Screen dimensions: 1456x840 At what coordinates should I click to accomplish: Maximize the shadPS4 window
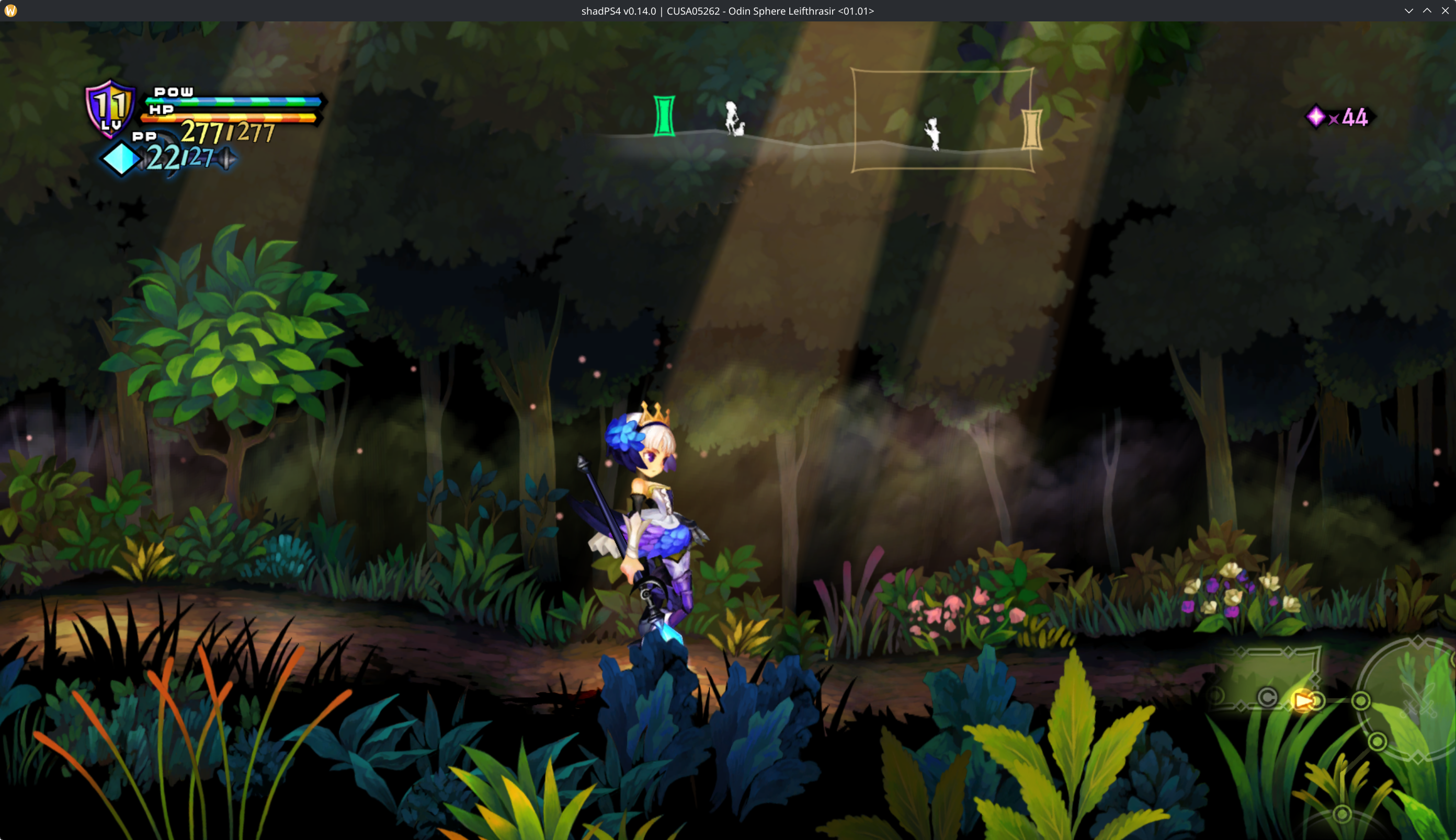click(1427, 11)
